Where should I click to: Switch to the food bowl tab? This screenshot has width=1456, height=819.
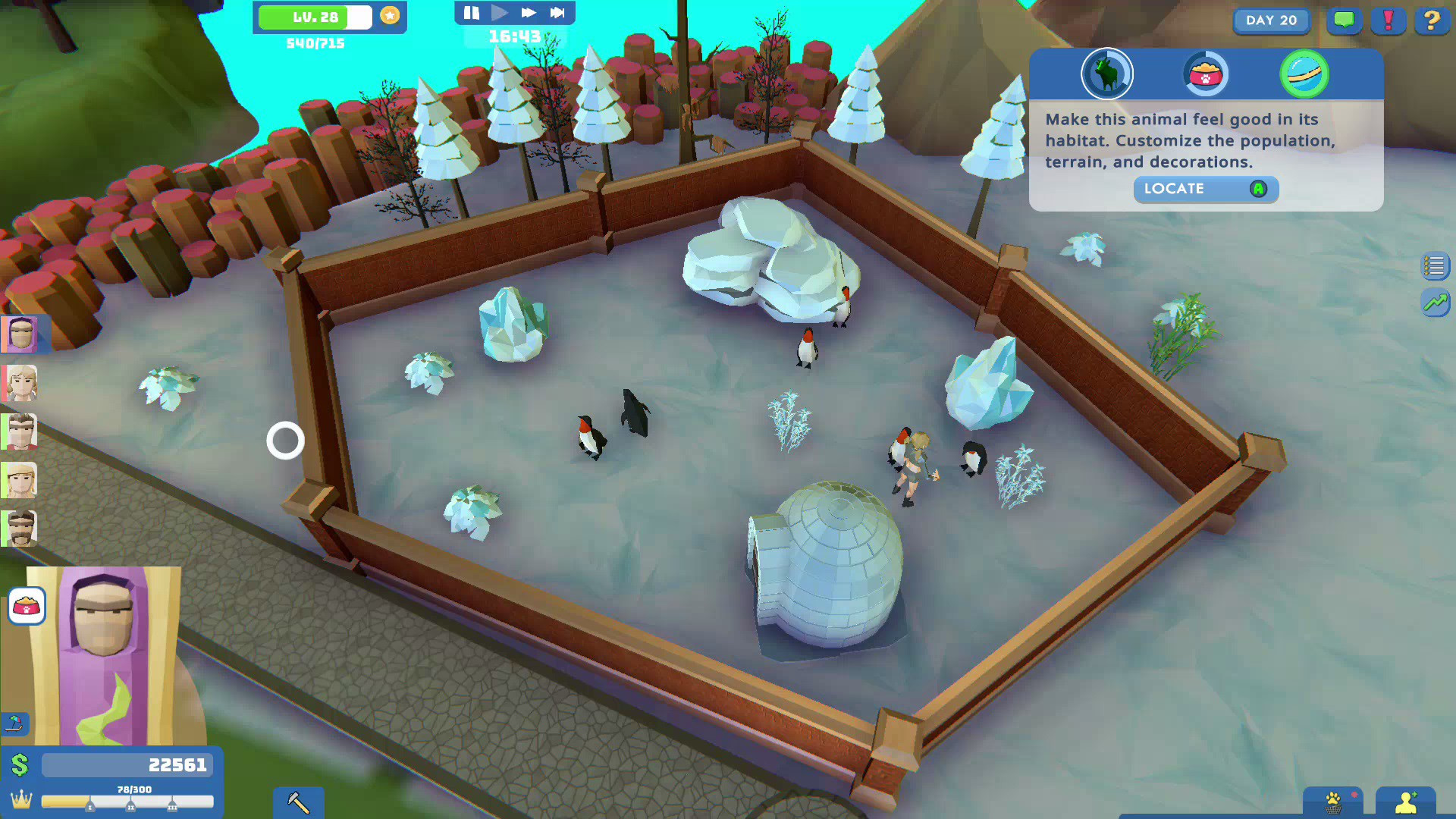1205,74
